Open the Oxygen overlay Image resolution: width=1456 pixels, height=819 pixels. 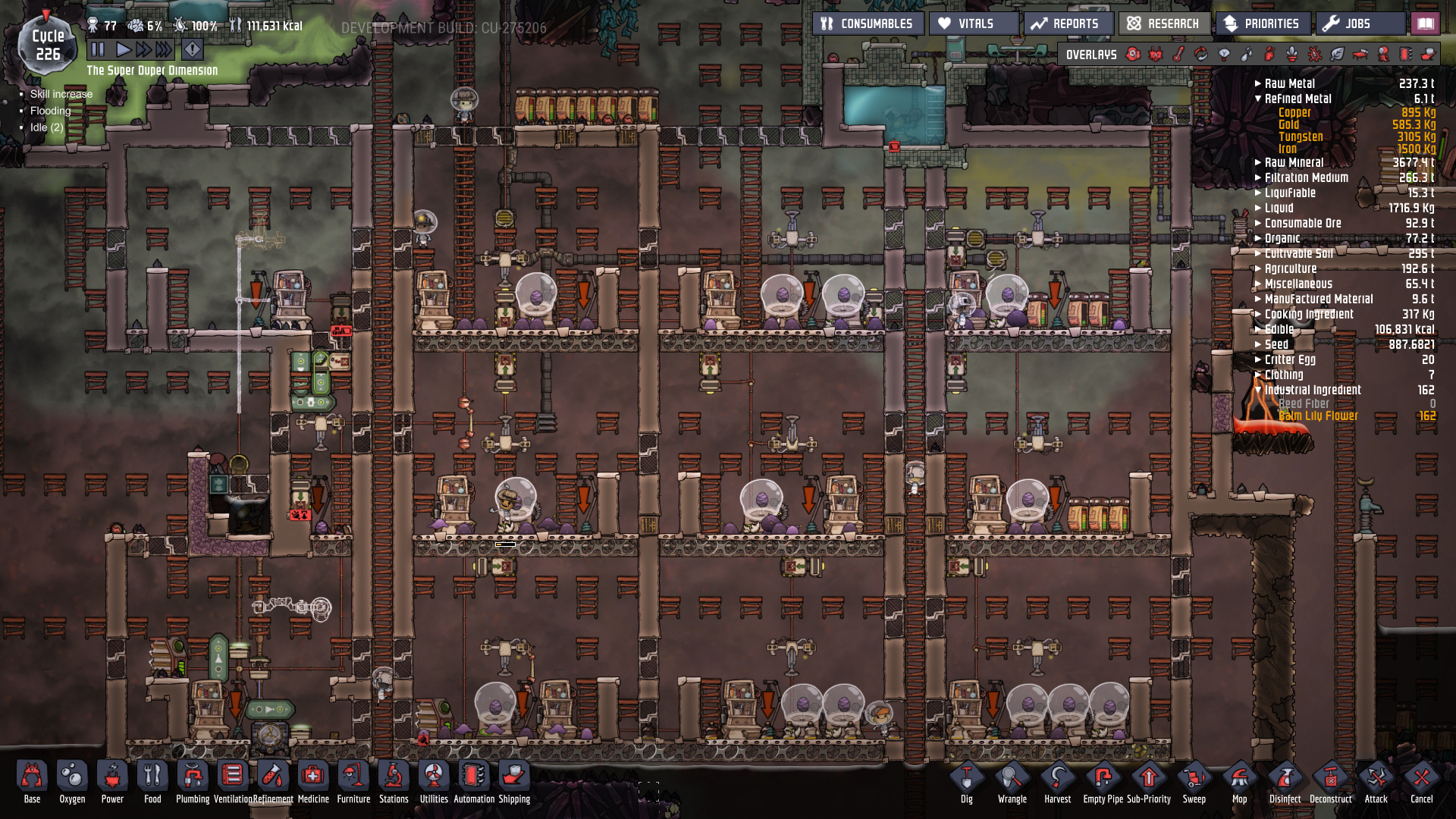pyautogui.click(x=1132, y=54)
